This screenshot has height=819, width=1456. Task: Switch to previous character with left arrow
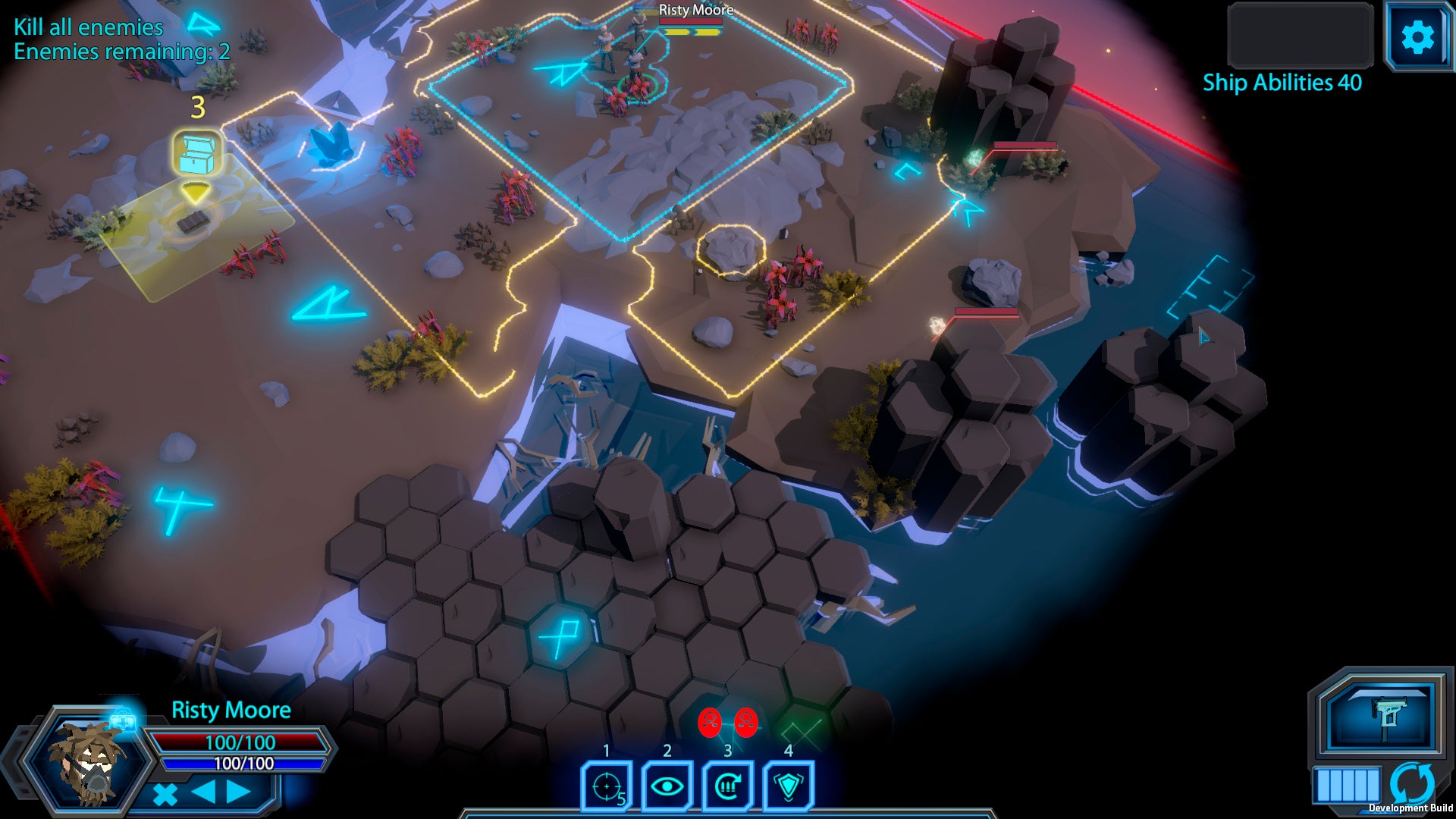[203, 792]
